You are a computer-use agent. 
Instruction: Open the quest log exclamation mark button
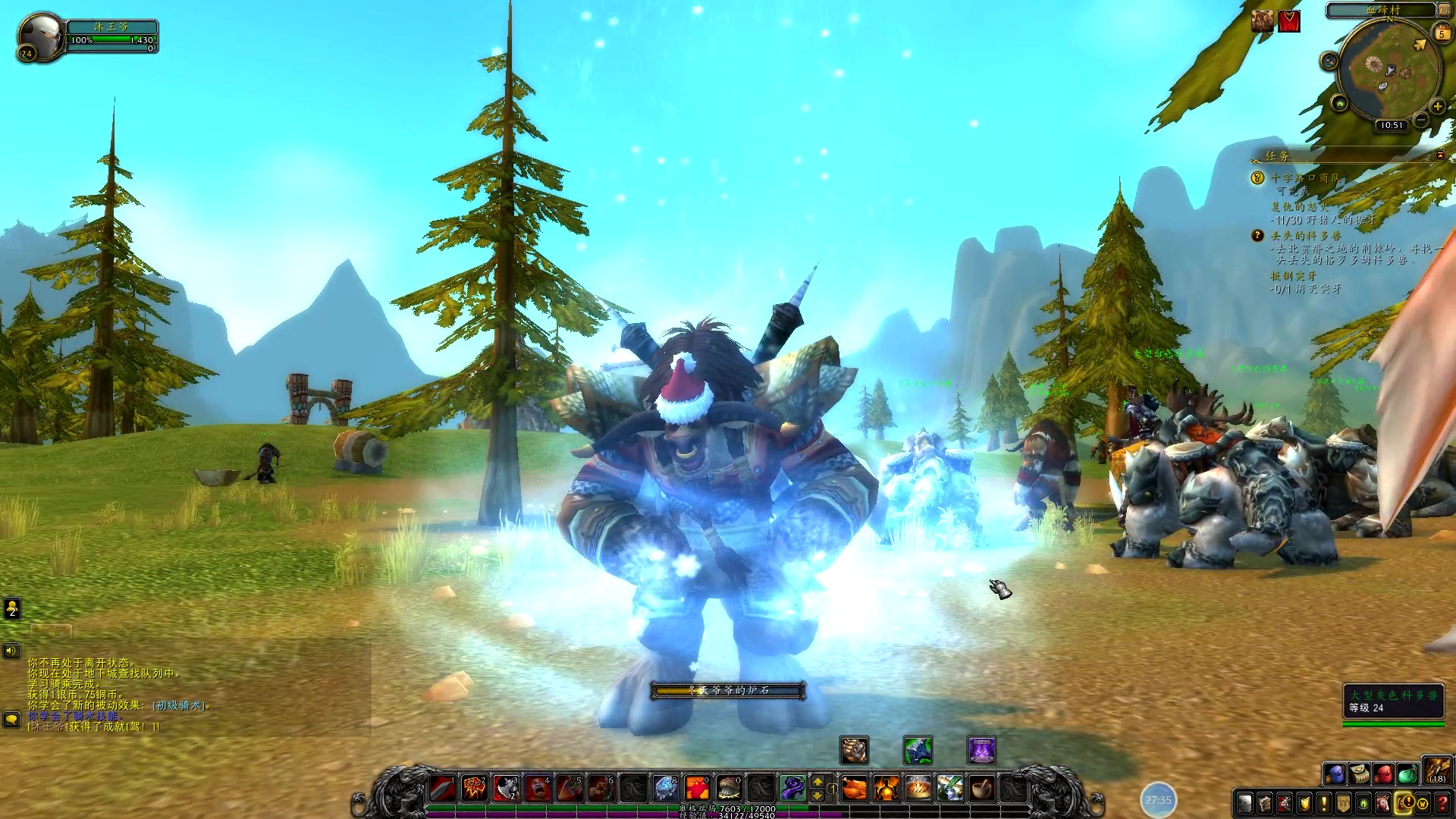1323,803
